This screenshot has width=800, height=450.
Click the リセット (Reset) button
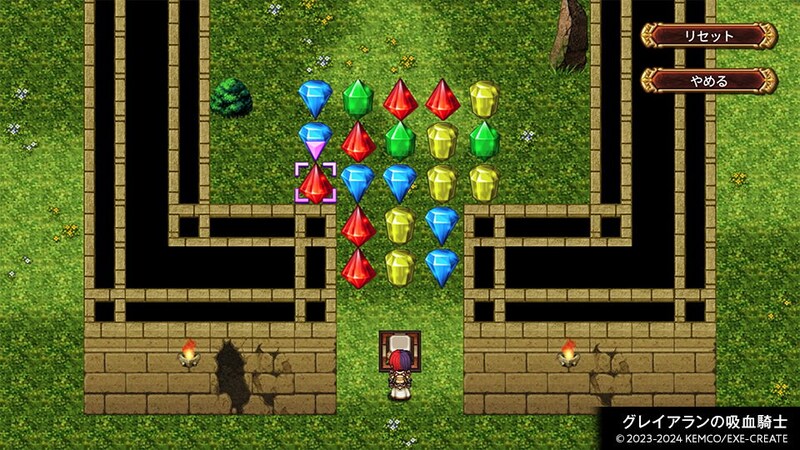click(708, 36)
